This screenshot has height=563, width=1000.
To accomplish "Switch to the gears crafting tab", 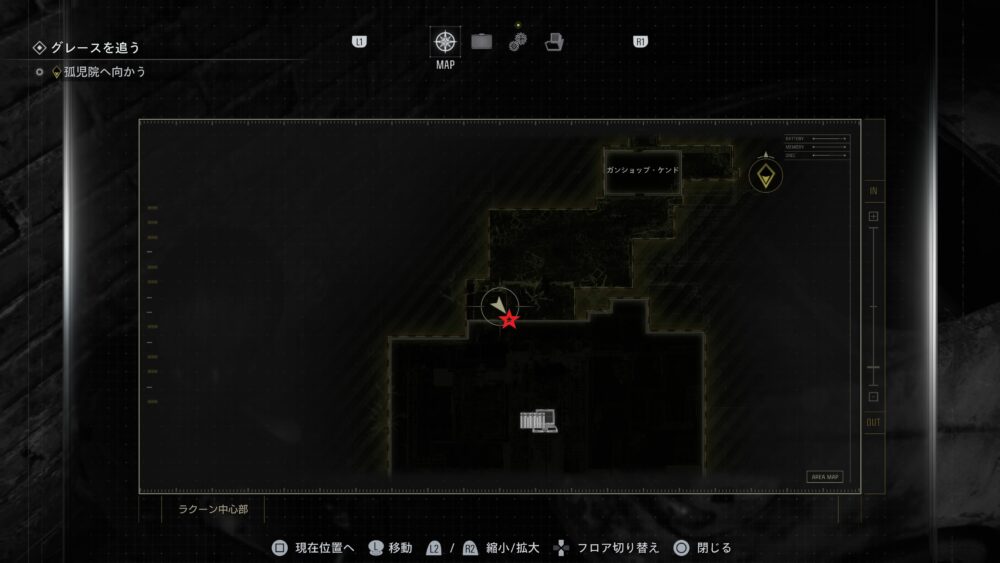I will click(x=517, y=42).
